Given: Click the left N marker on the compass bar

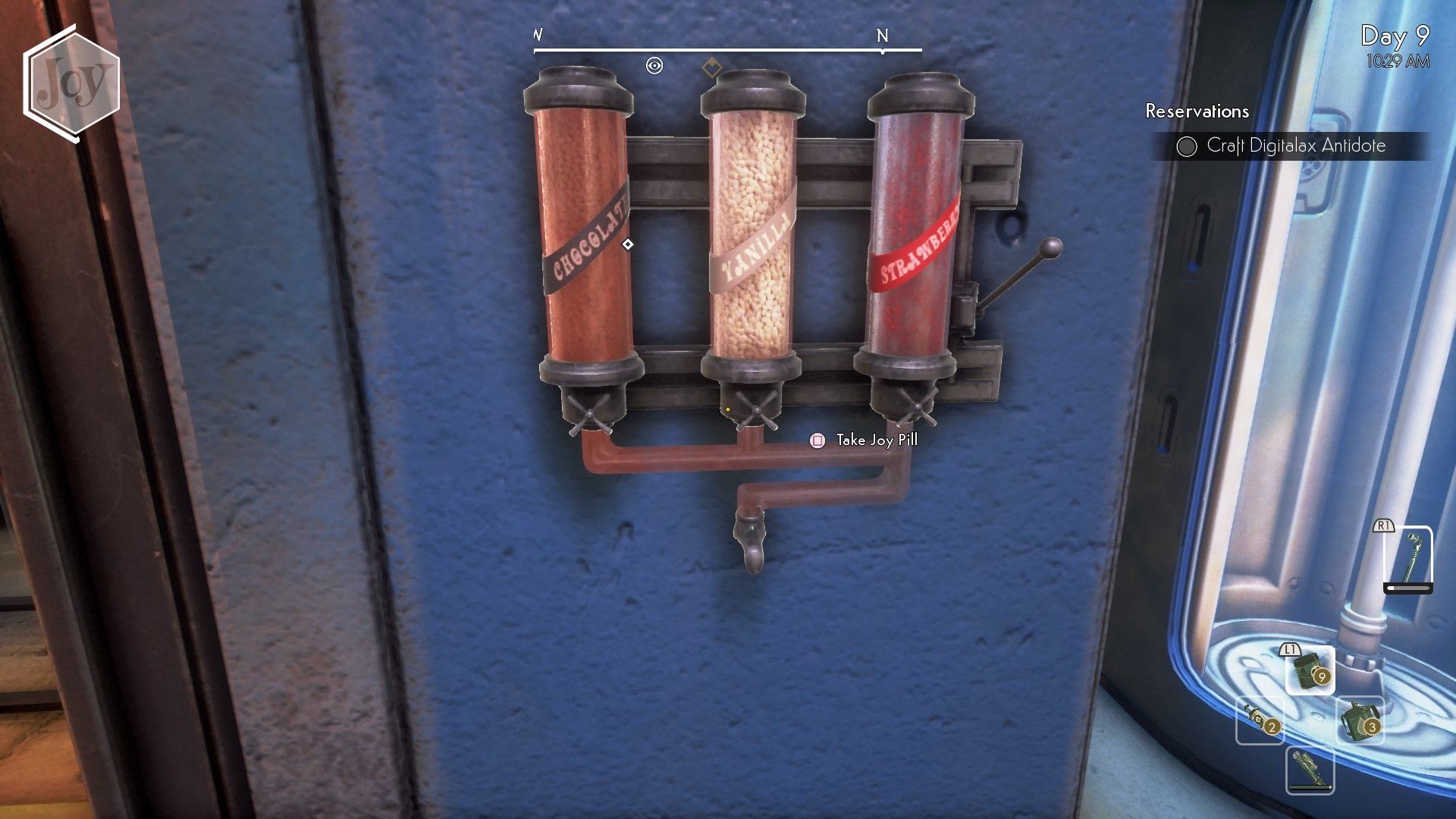Looking at the screenshot, I should click(538, 34).
